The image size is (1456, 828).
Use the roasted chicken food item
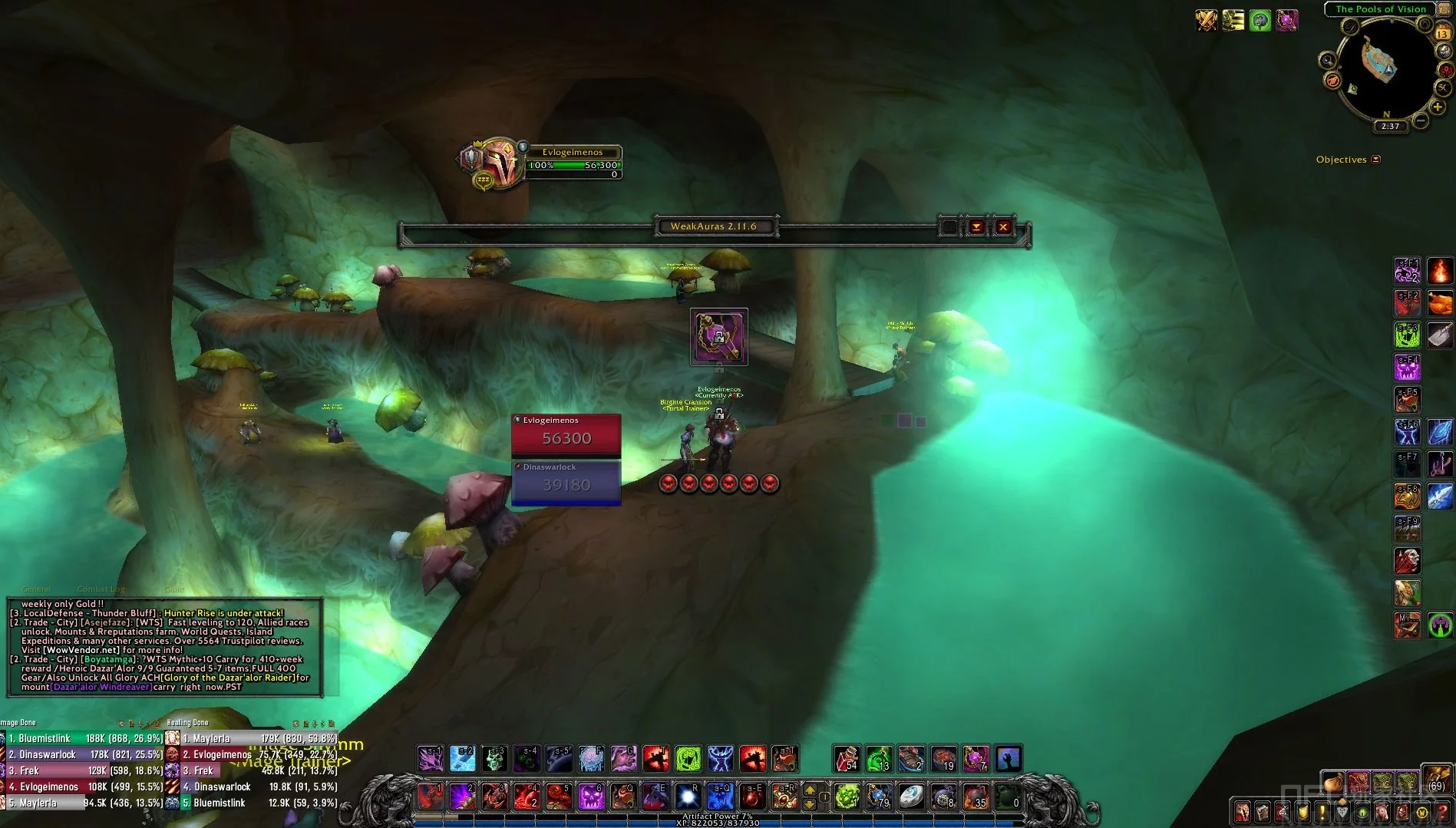point(1441,303)
